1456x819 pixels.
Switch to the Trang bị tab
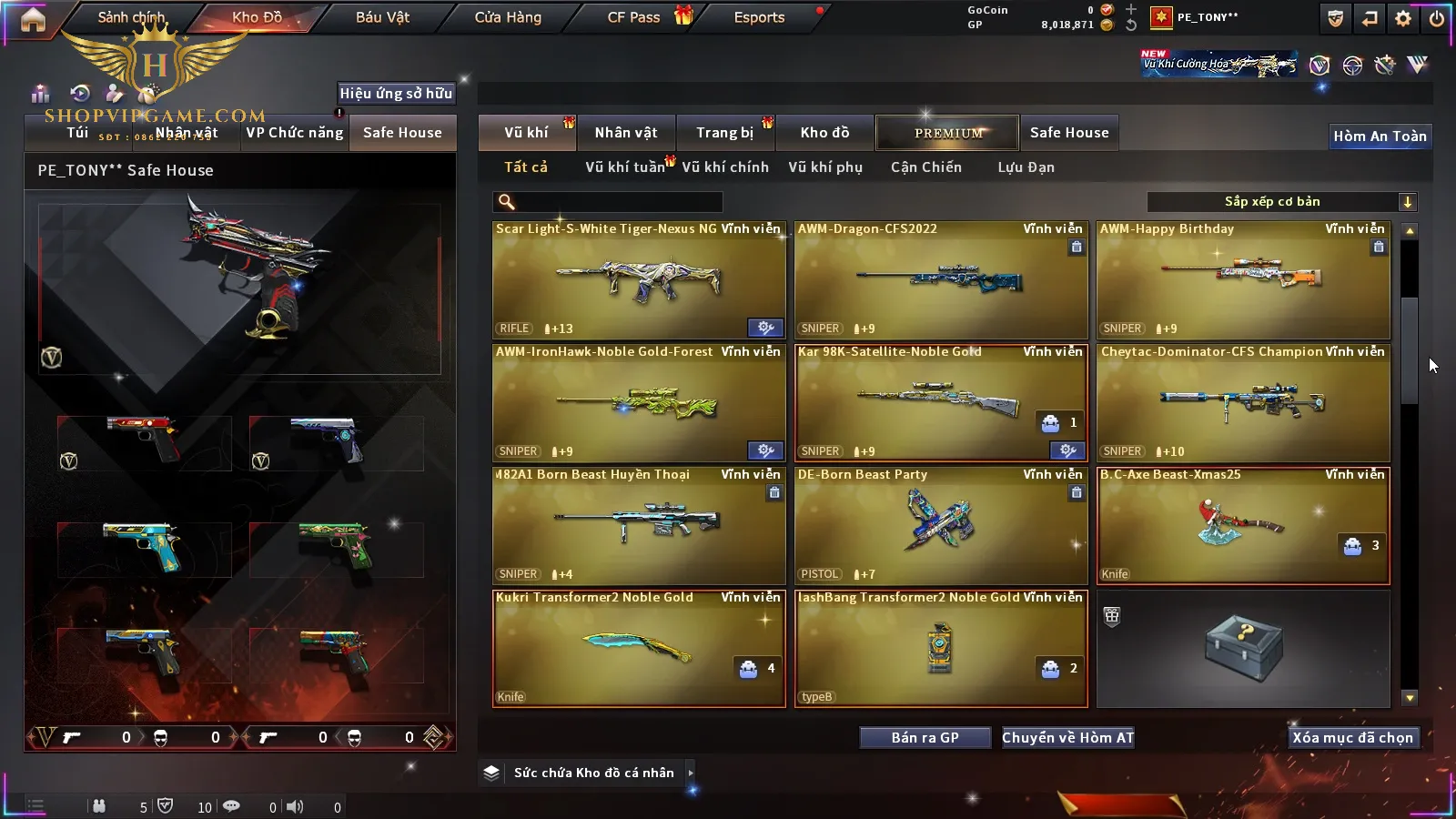point(725,133)
